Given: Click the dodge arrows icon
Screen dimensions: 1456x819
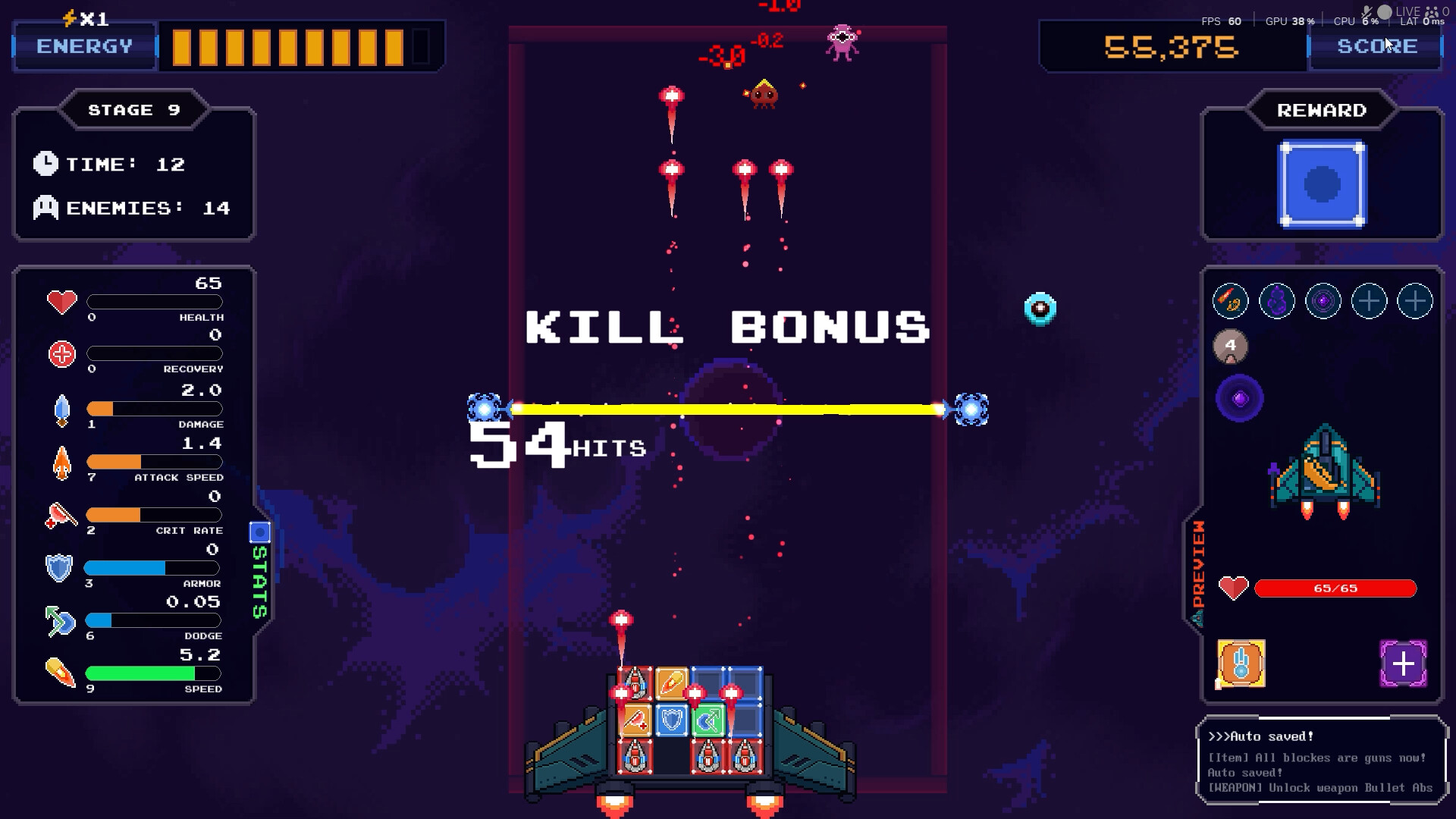Looking at the screenshot, I should coord(61,620).
